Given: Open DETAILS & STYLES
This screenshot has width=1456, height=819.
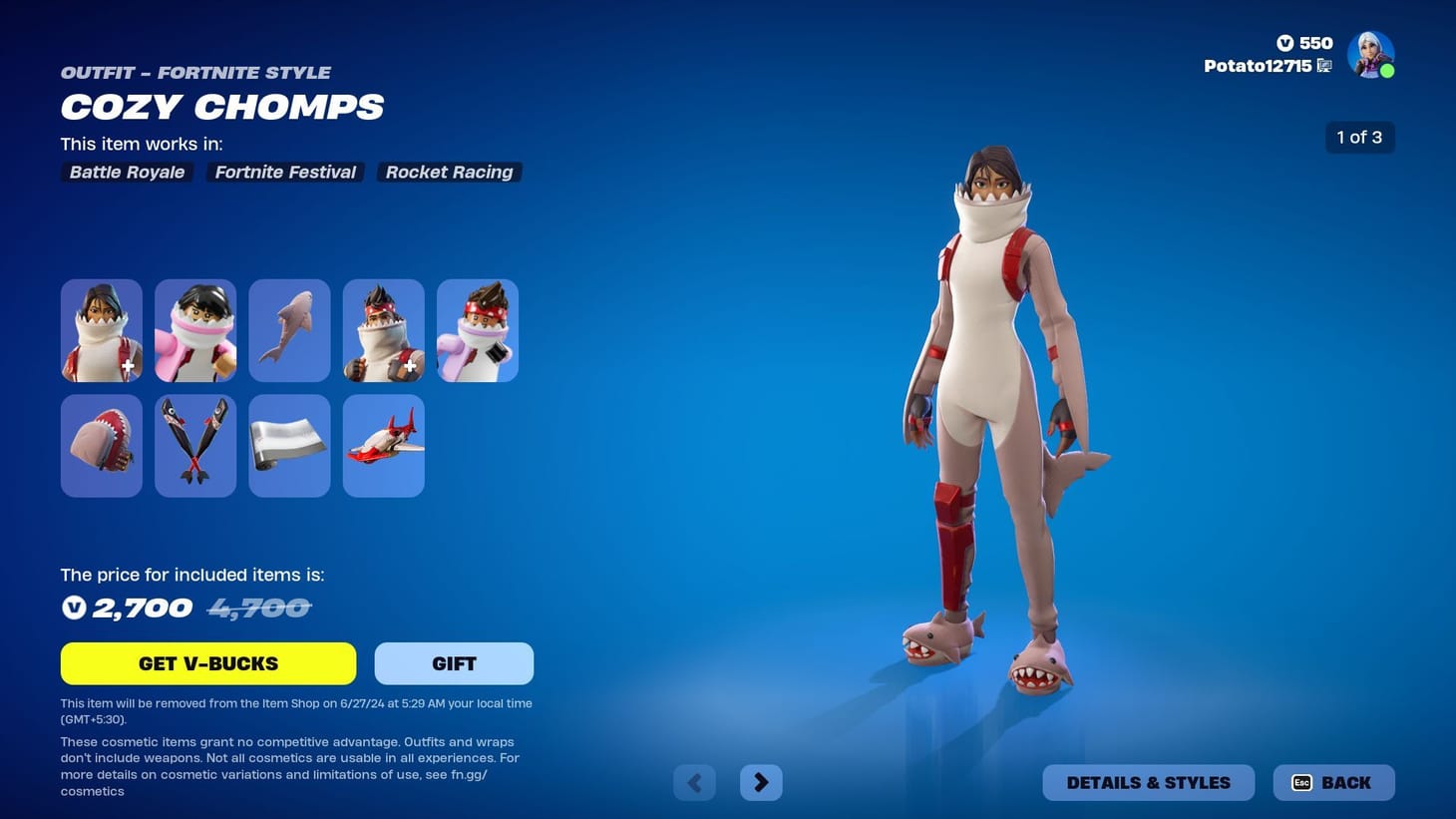Looking at the screenshot, I should coord(1148,782).
